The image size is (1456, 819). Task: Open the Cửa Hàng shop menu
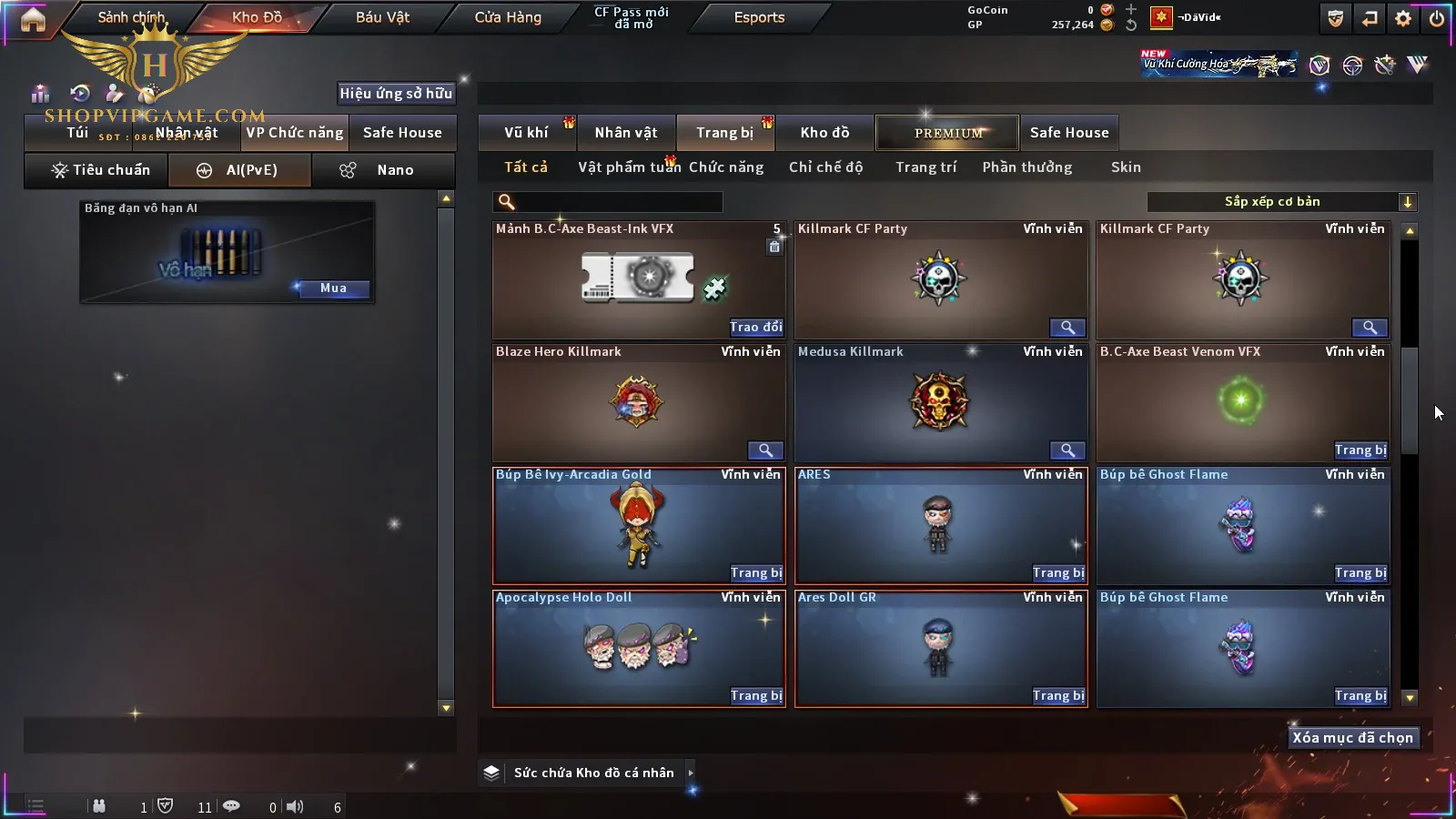(x=508, y=17)
